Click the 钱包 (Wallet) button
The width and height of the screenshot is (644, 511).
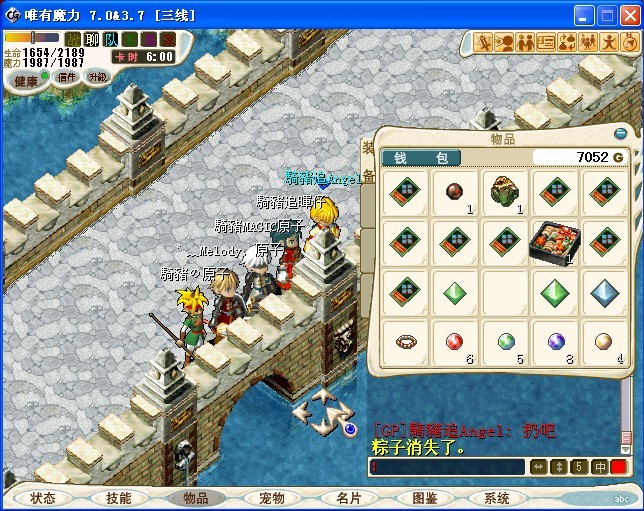pos(421,158)
